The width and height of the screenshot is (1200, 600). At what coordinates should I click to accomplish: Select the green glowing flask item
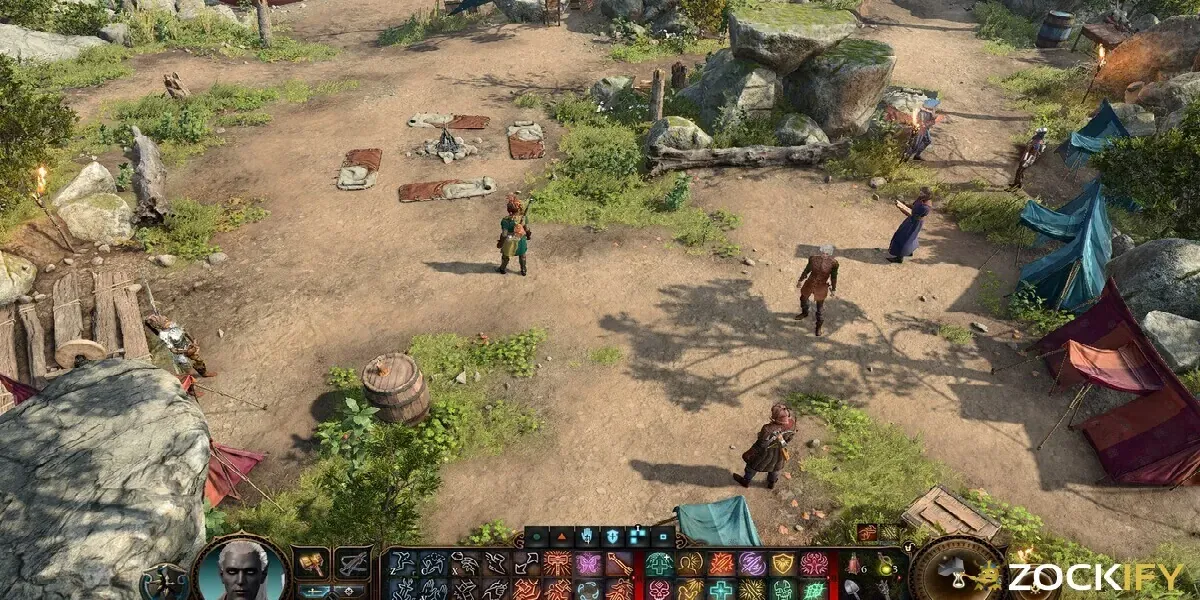(885, 566)
